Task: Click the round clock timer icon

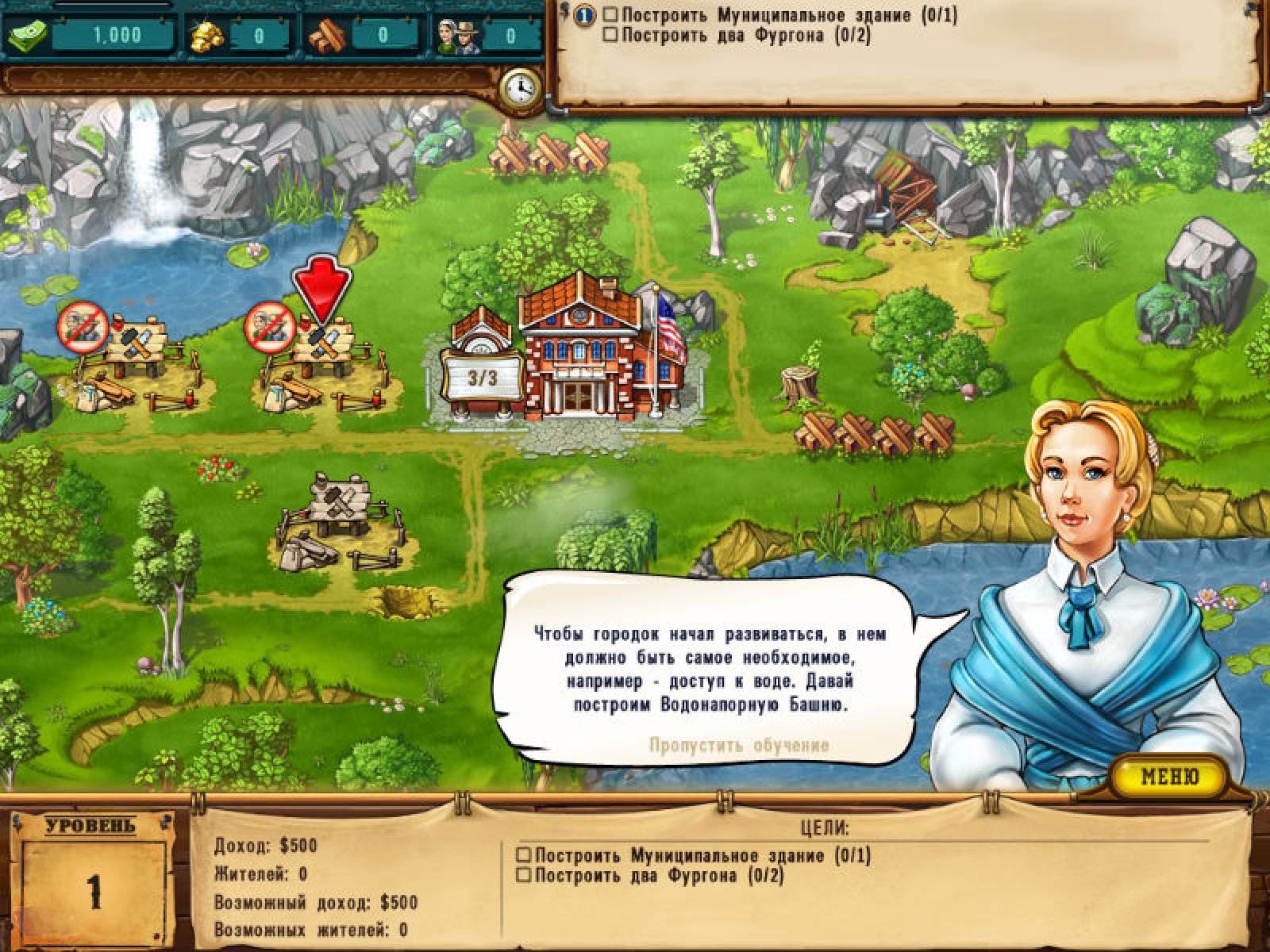Action: point(521,86)
